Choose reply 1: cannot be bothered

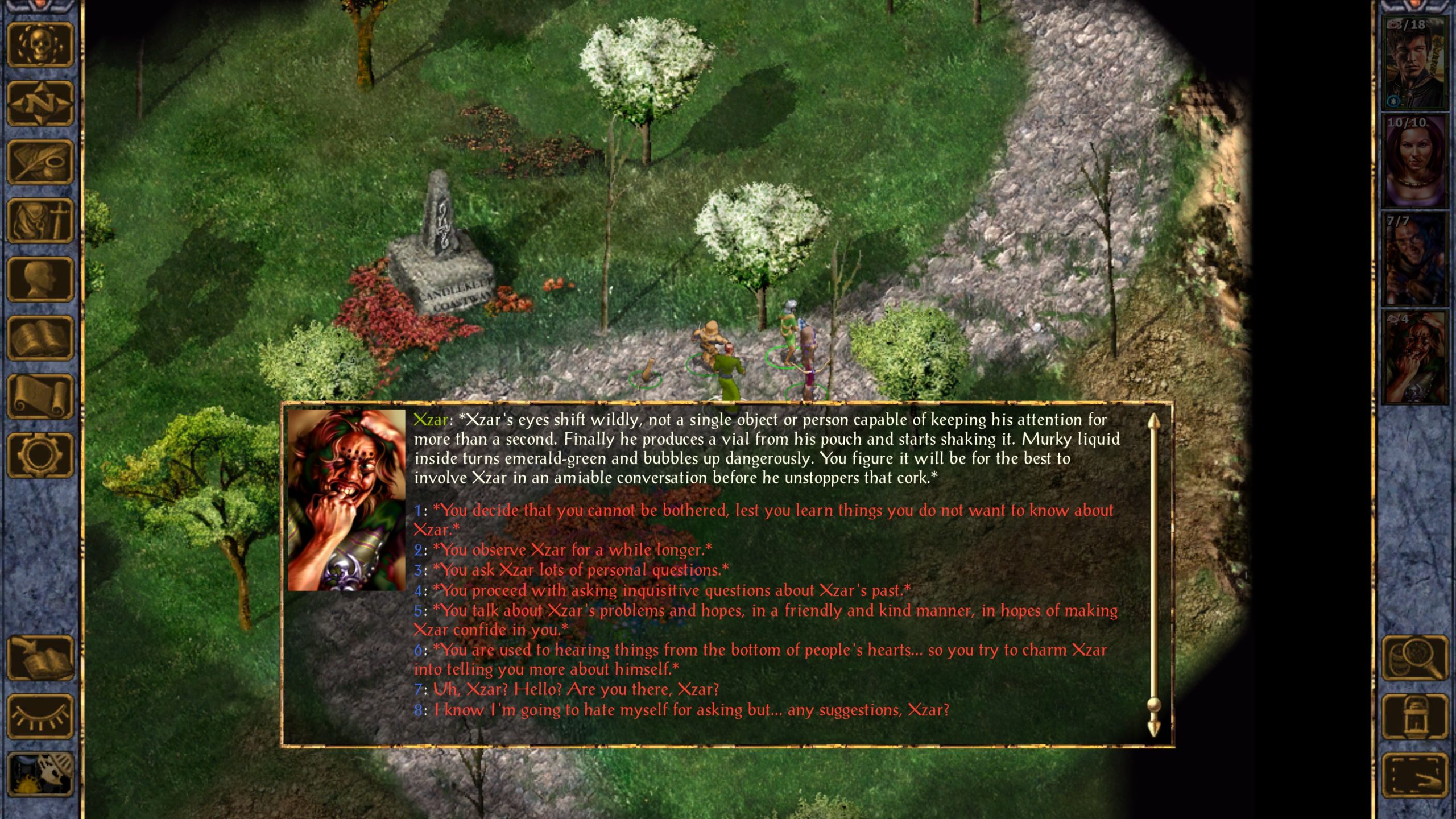762,511
